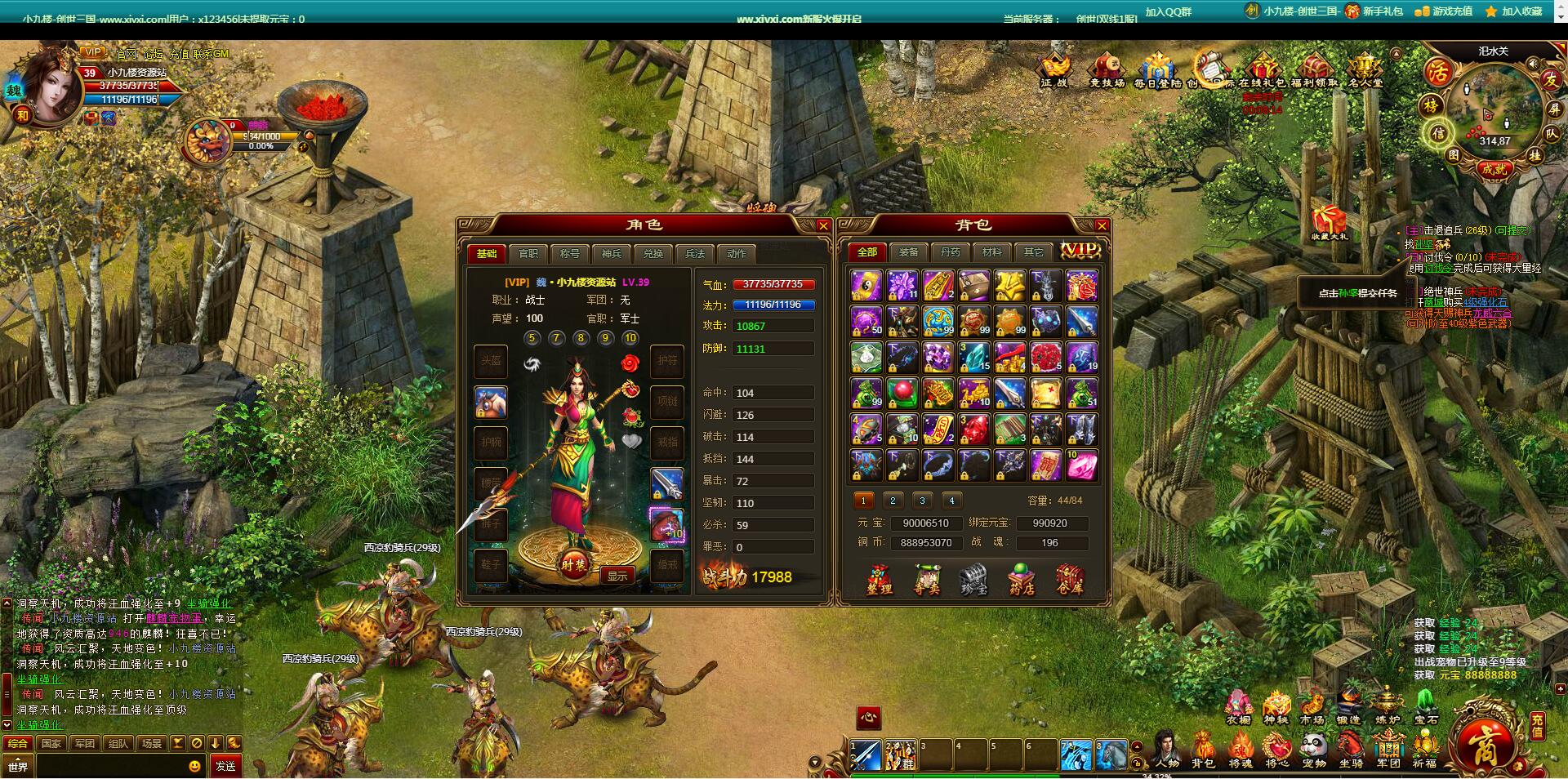Click the 发送 send chat button
The height and width of the screenshot is (779, 1568).
coord(225,766)
